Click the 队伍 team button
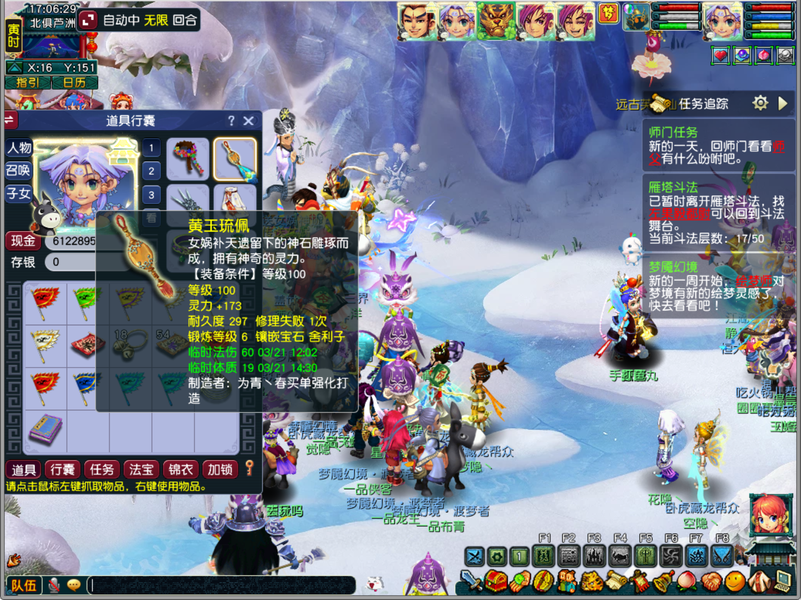Image resolution: width=801 pixels, height=600 pixels. pyautogui.click(x=23, y=585)
